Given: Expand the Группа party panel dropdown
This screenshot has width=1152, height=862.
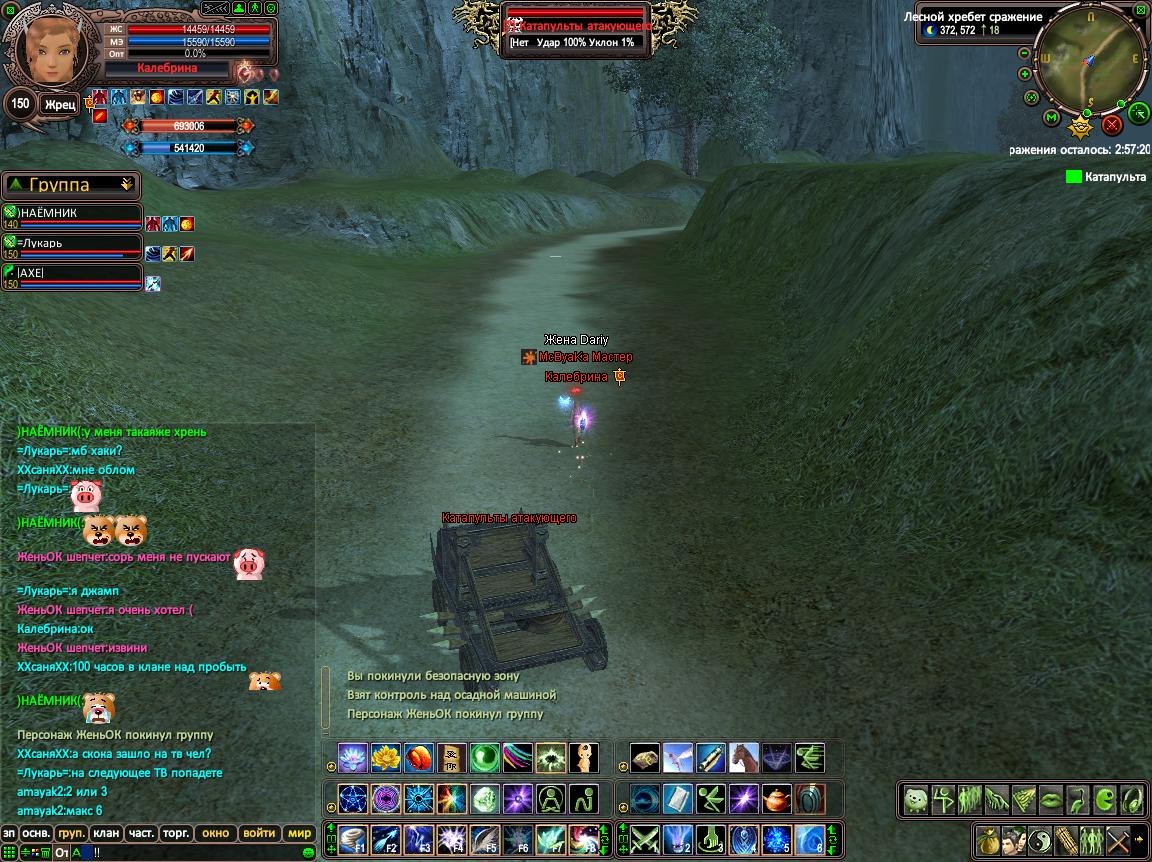Looking at the screenshot, I should 126,184.
